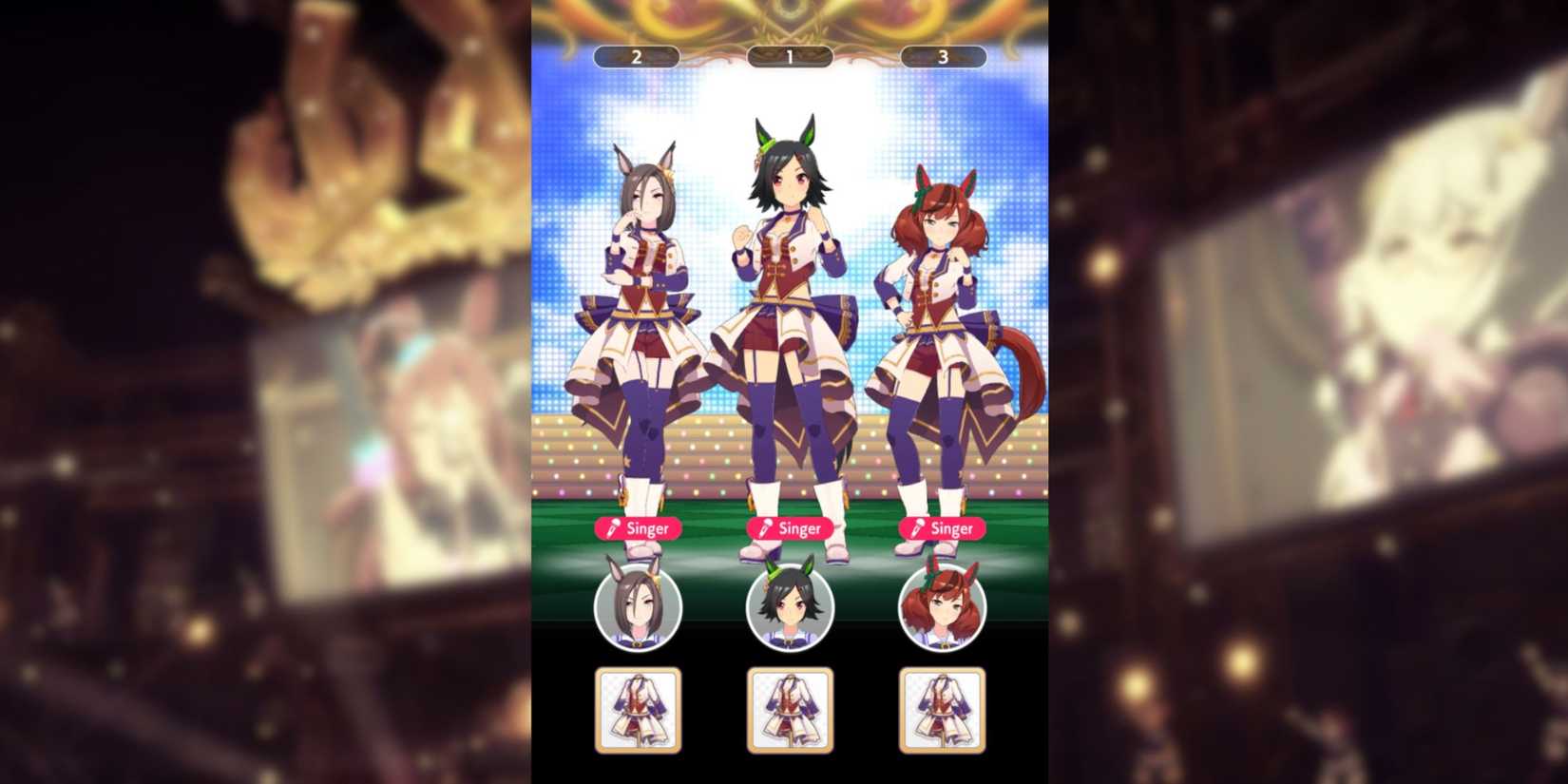This screenshot has height=784, width=1568.
Task: Open the gray-haired character's portrait icon
Action: pyautogui.click(x=639, y=606)
